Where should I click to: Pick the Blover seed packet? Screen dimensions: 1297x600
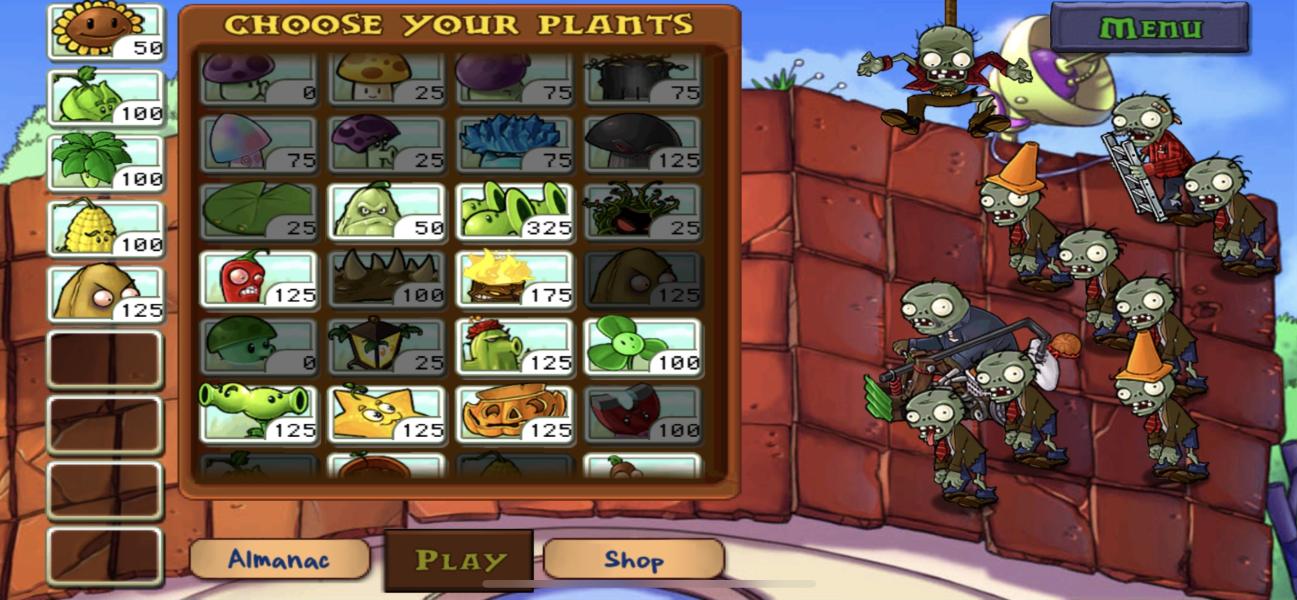tap(643, 346)
